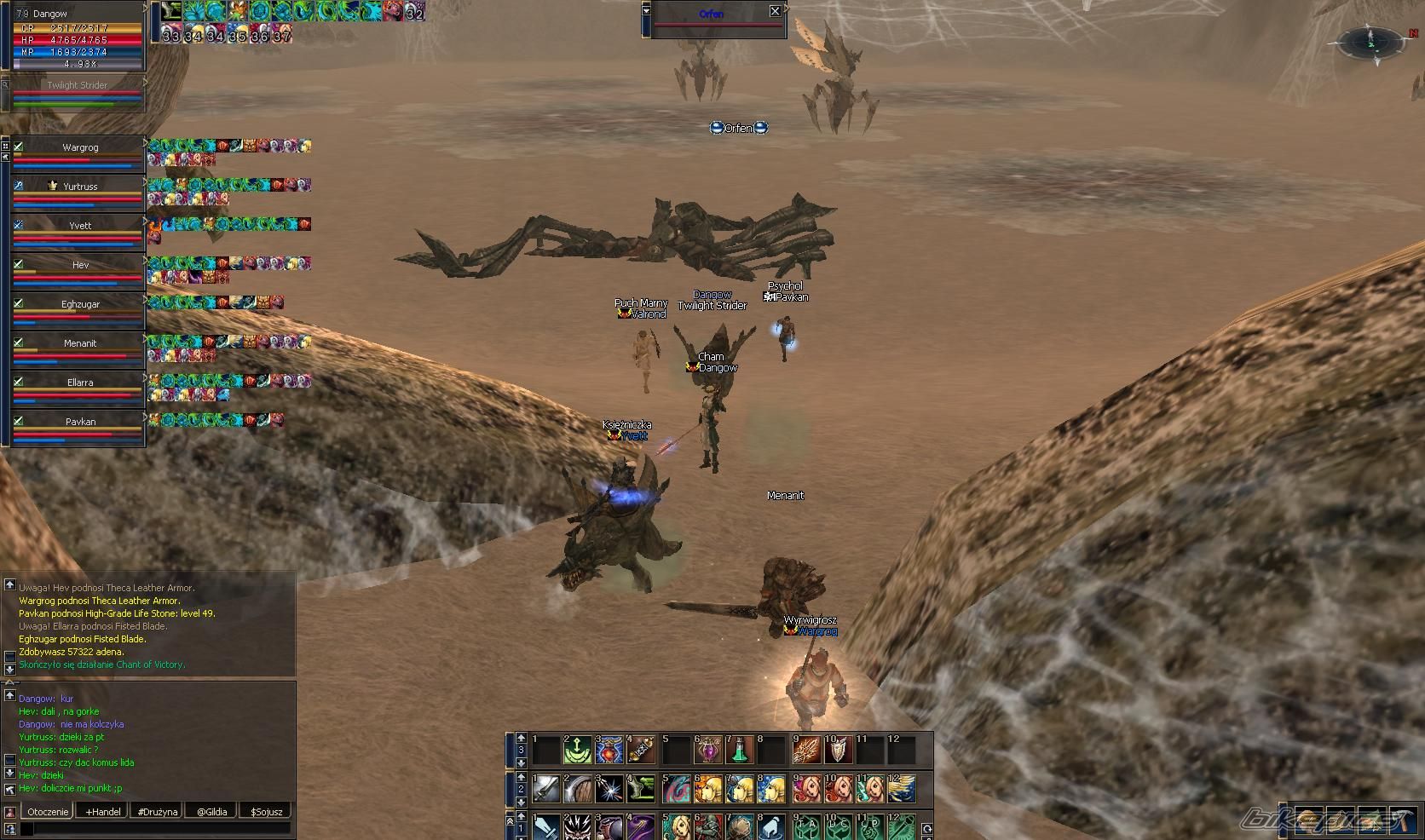Open the compass minimap

1371,41
